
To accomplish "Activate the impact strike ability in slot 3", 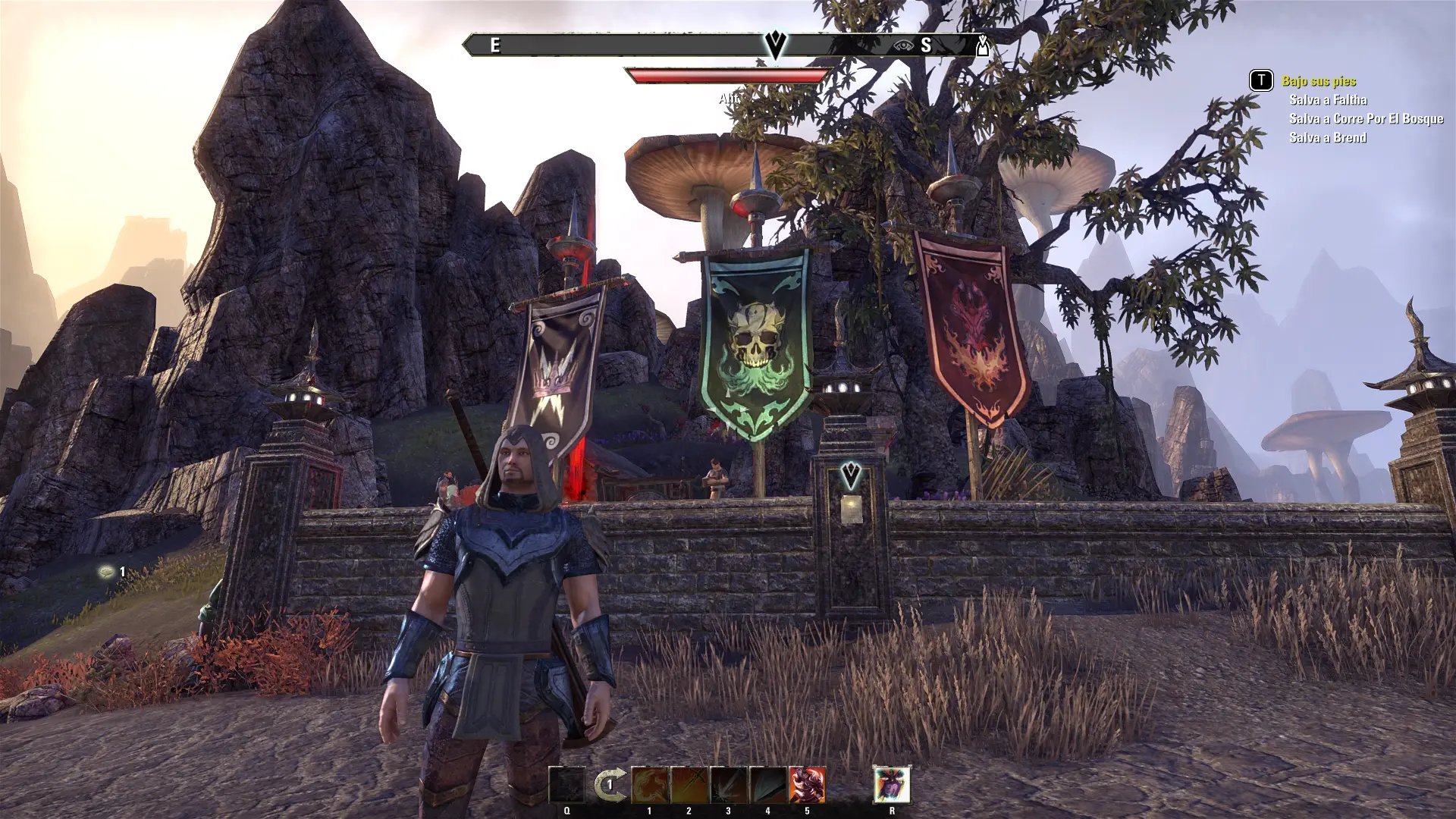I will pyautogui.click(x=729, y=785).
